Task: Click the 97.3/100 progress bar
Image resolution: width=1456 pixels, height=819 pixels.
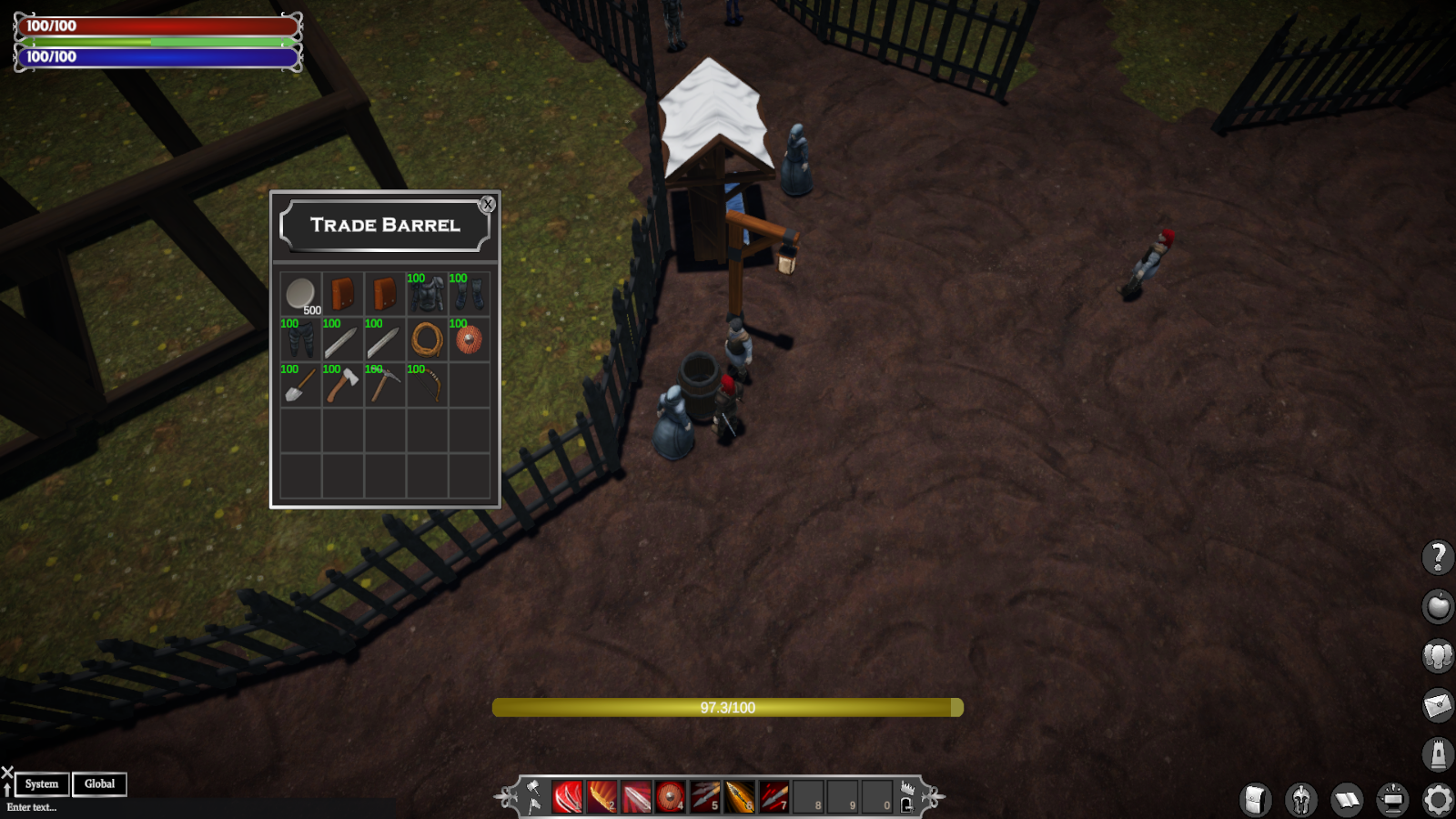Action: click(x=728, y=708)
